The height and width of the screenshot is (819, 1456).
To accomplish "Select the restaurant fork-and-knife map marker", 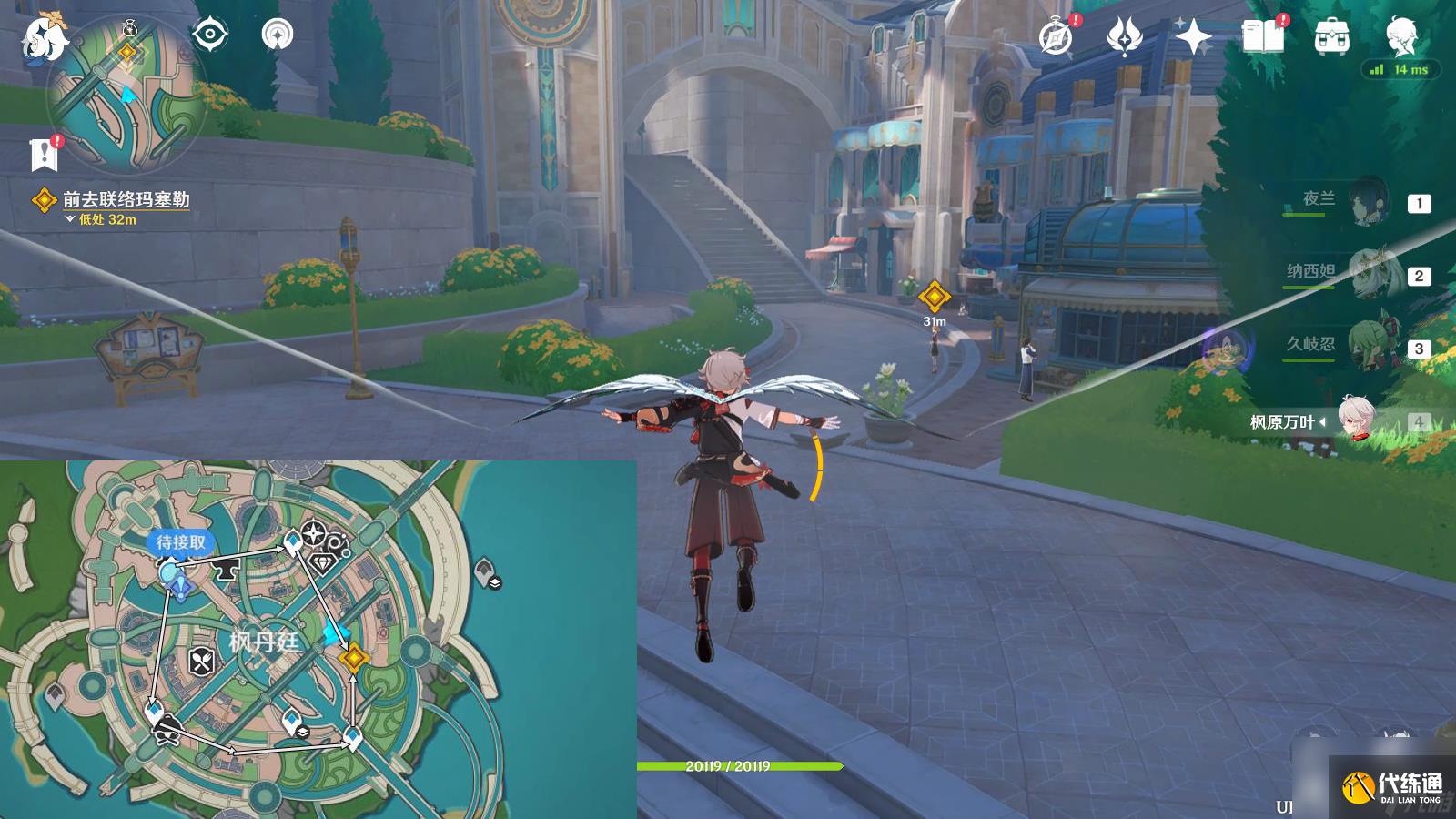I will pos(201,662).
